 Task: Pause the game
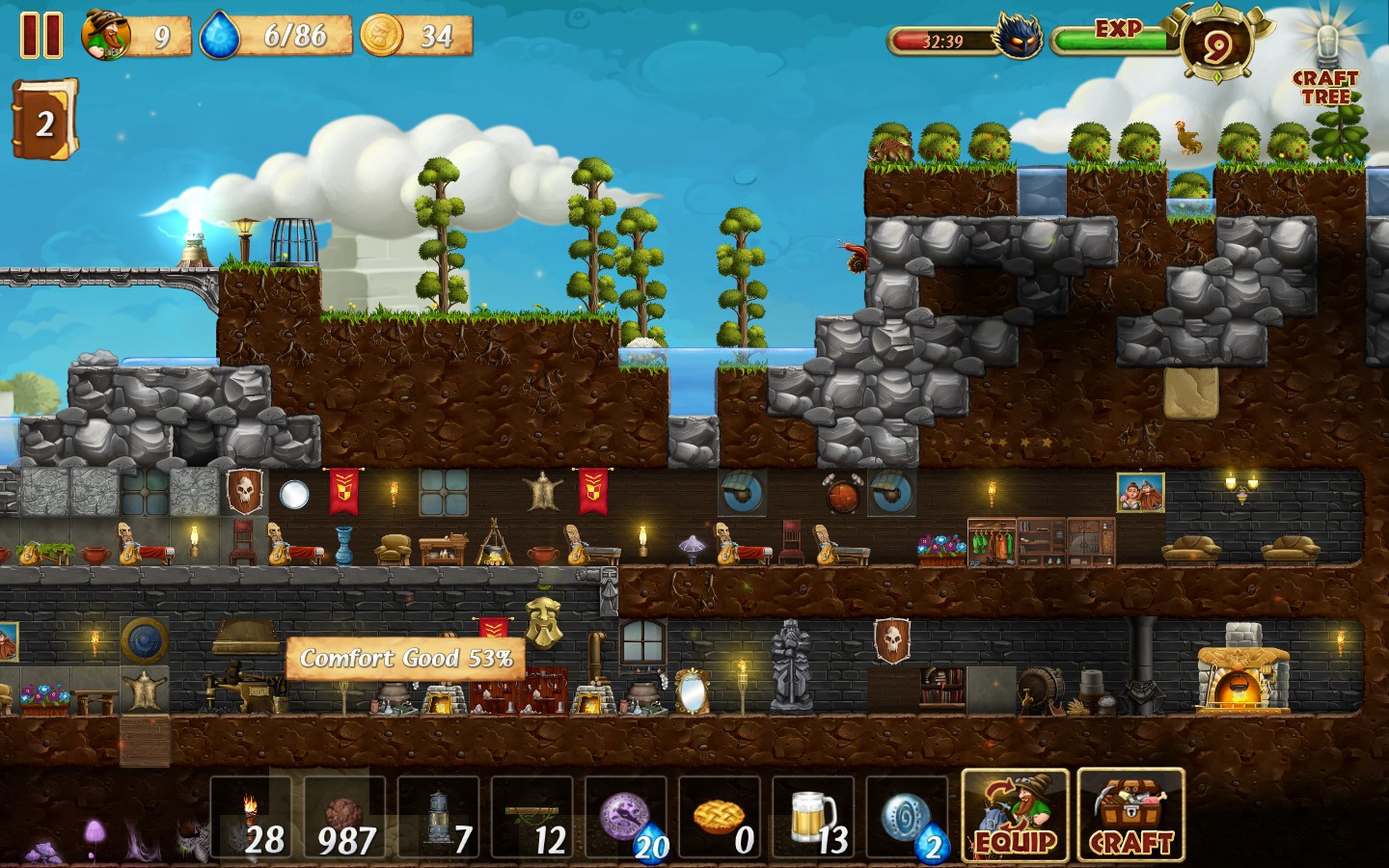pyautogui.click(x=41, y=36)
